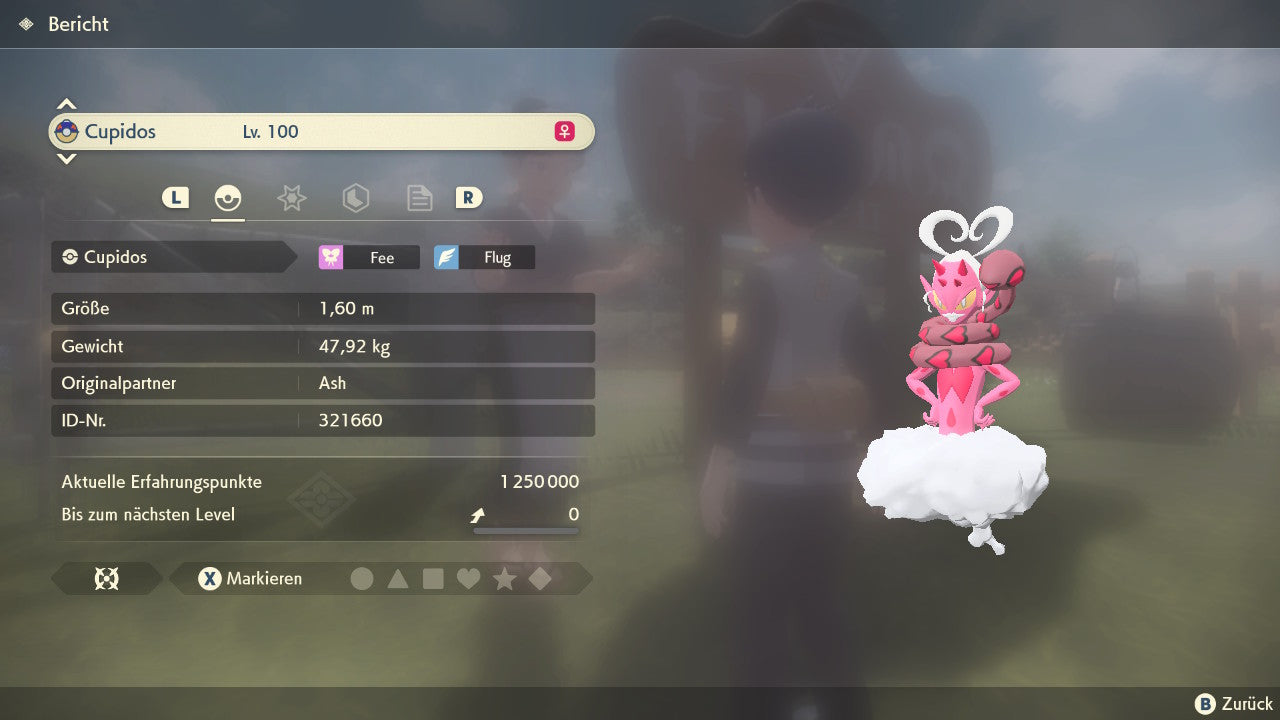Screen dimensions: 1280x720
Task: Toggle the star marking
Action: pyautogui.click(x=504, y=578)
